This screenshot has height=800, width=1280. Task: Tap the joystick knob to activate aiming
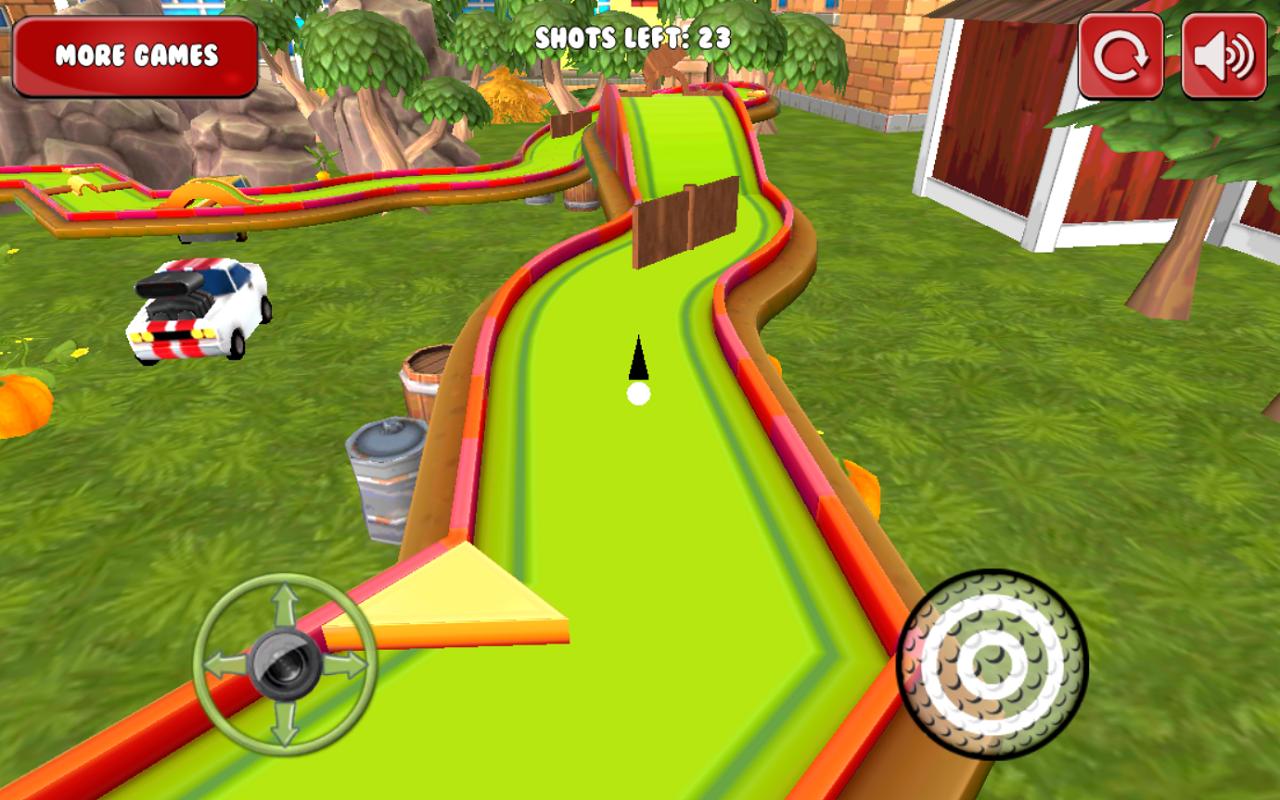click(283, 663)
